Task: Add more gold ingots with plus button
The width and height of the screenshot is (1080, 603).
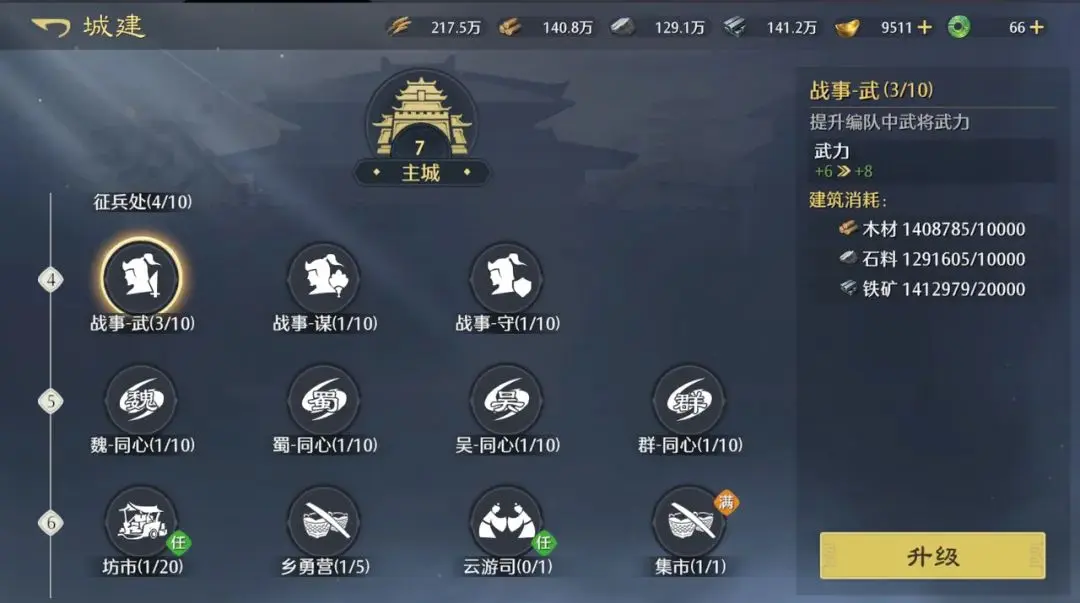Action: coord(924,27)
